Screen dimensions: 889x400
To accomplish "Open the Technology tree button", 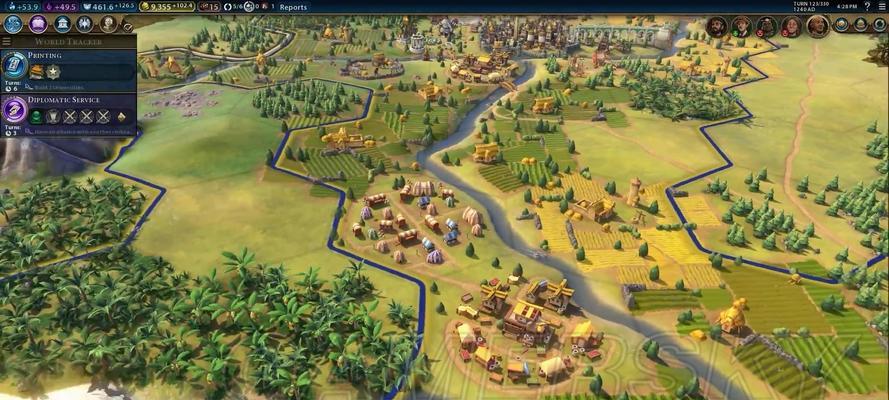I will click(14, 23).
